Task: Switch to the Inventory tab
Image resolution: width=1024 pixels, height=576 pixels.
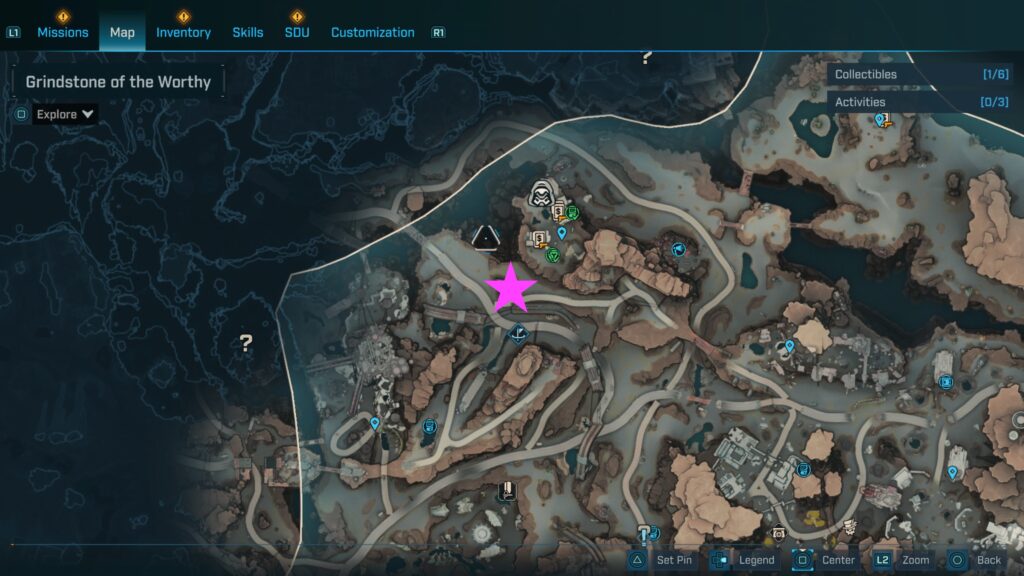Action: click(183, 32)
